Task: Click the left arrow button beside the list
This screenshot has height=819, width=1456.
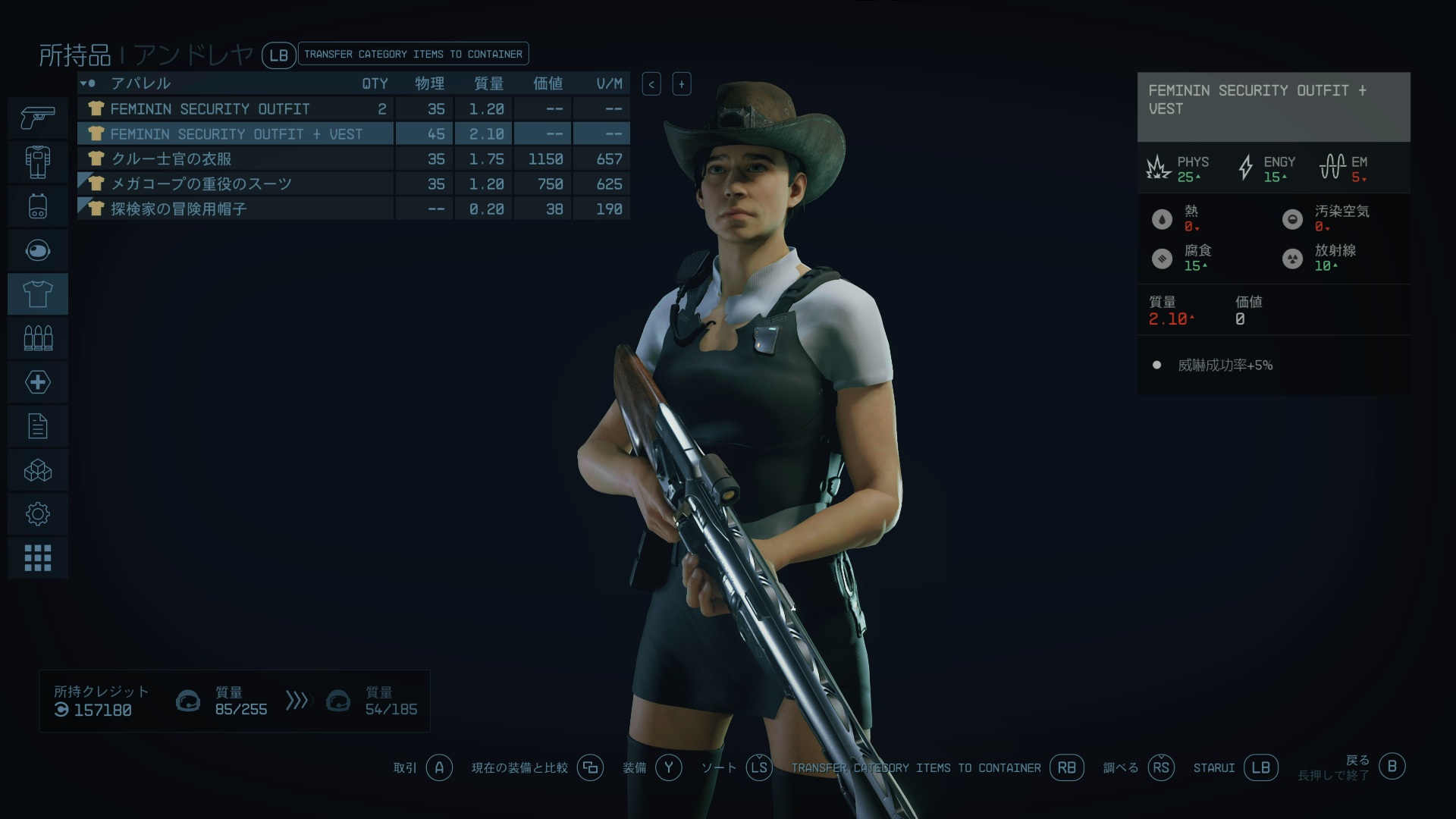Action: click(x=651, y=84)
